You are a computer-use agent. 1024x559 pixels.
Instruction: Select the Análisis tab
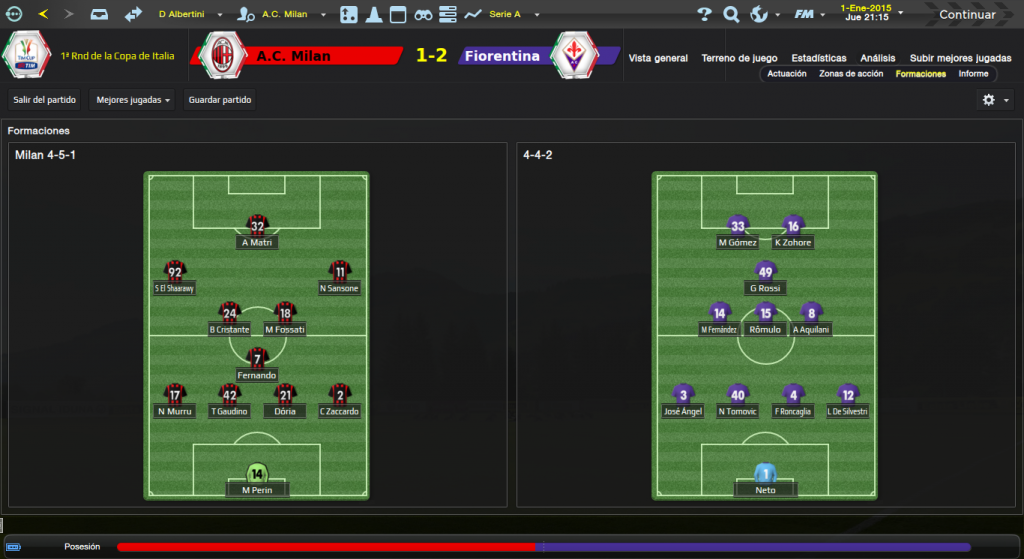click(877, 58)
